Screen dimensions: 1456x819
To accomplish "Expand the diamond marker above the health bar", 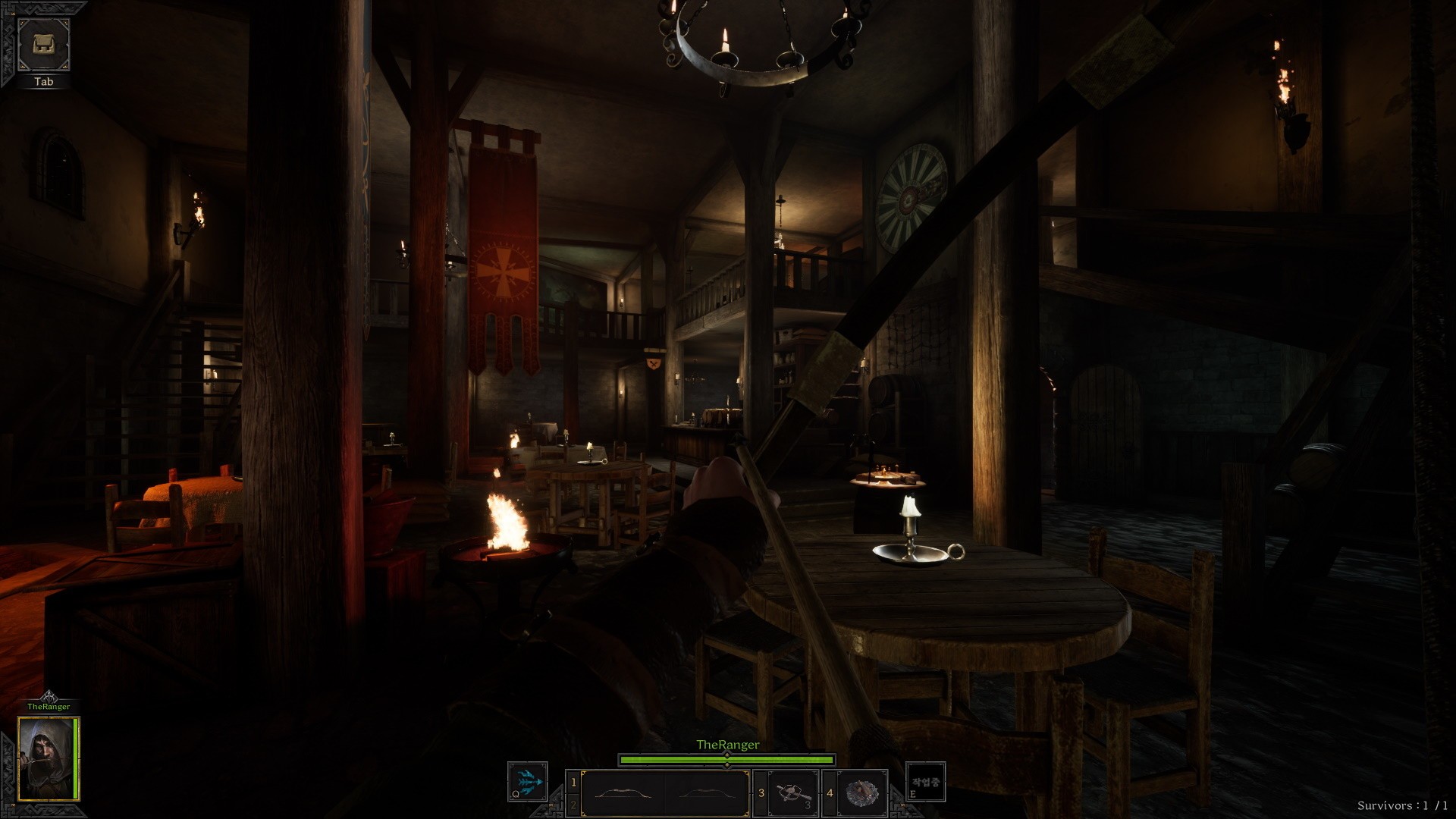I will 726,755.
